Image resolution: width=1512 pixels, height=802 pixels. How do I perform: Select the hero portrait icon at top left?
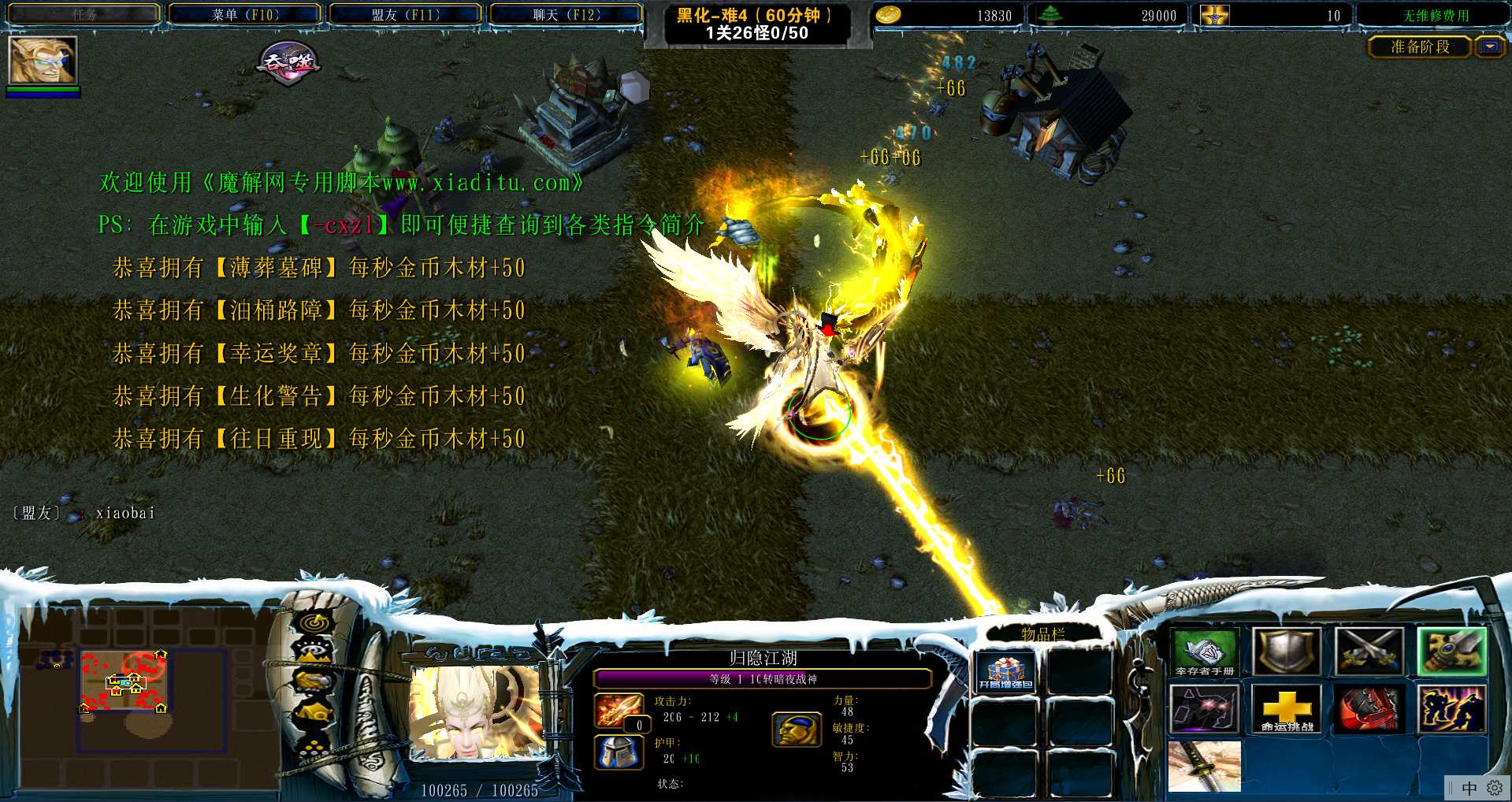coord(43,60)
